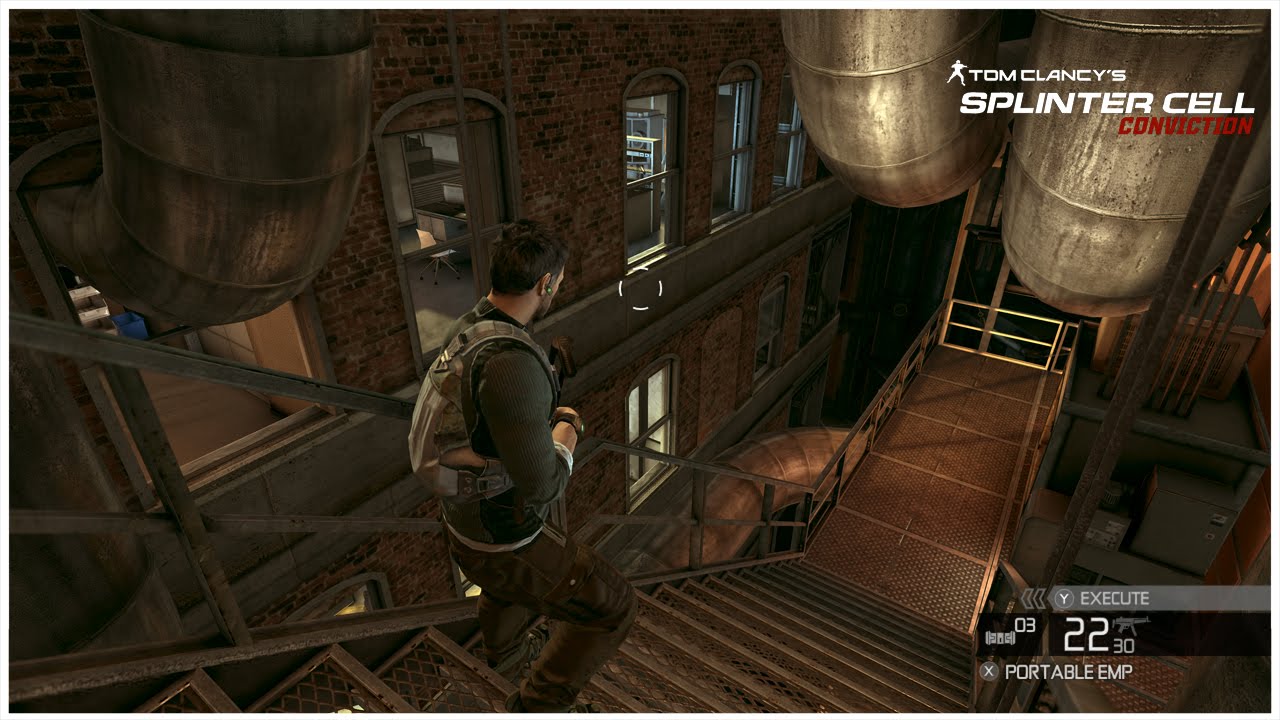
Task: Choose the portable EMP gadget icon
Action: [x=999, y=635]
